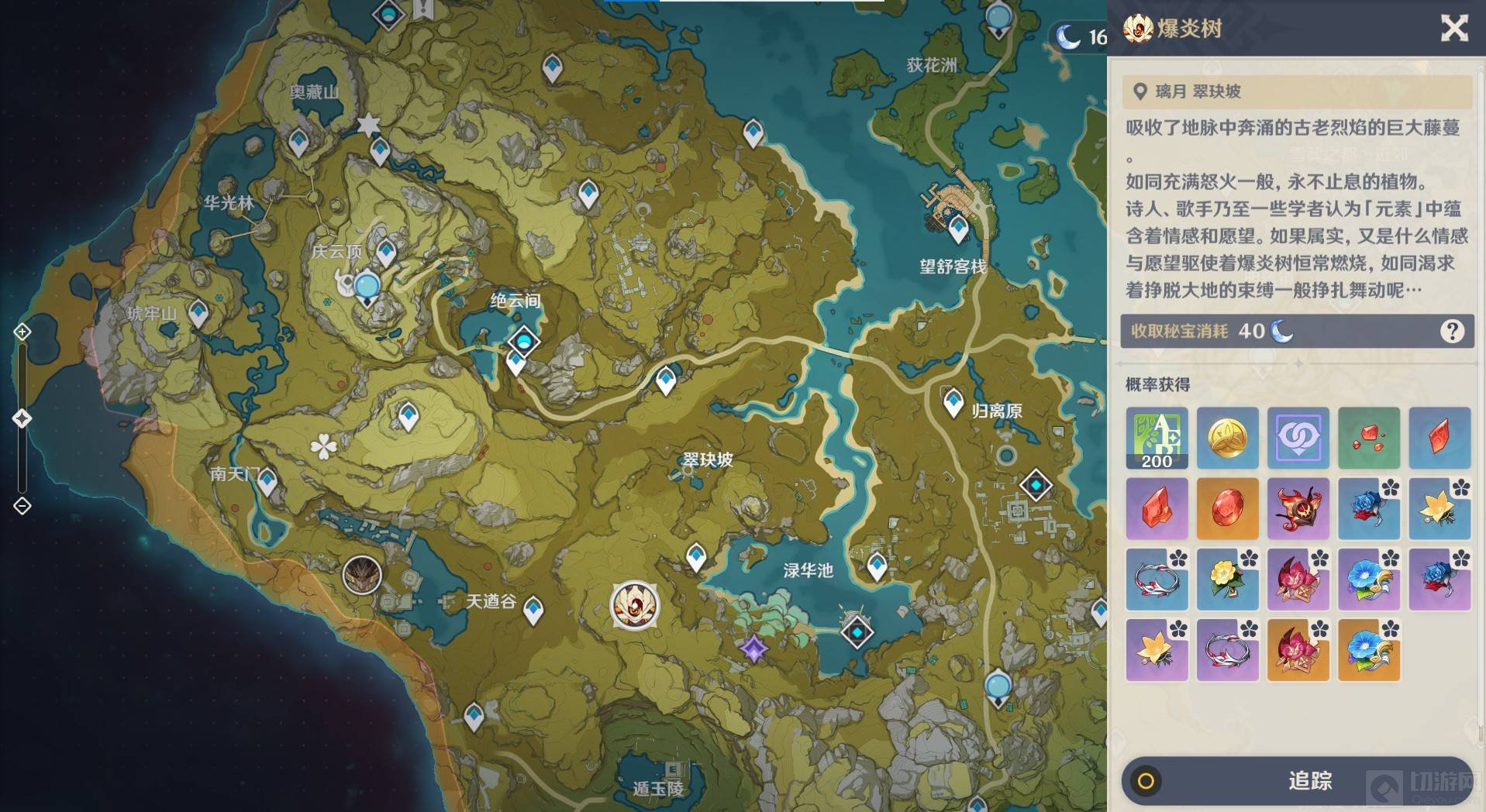Viewport: 1486px width, 812px height.
Task: Click the teleport waypoint near 南天门
Action: tap(267, 482)
